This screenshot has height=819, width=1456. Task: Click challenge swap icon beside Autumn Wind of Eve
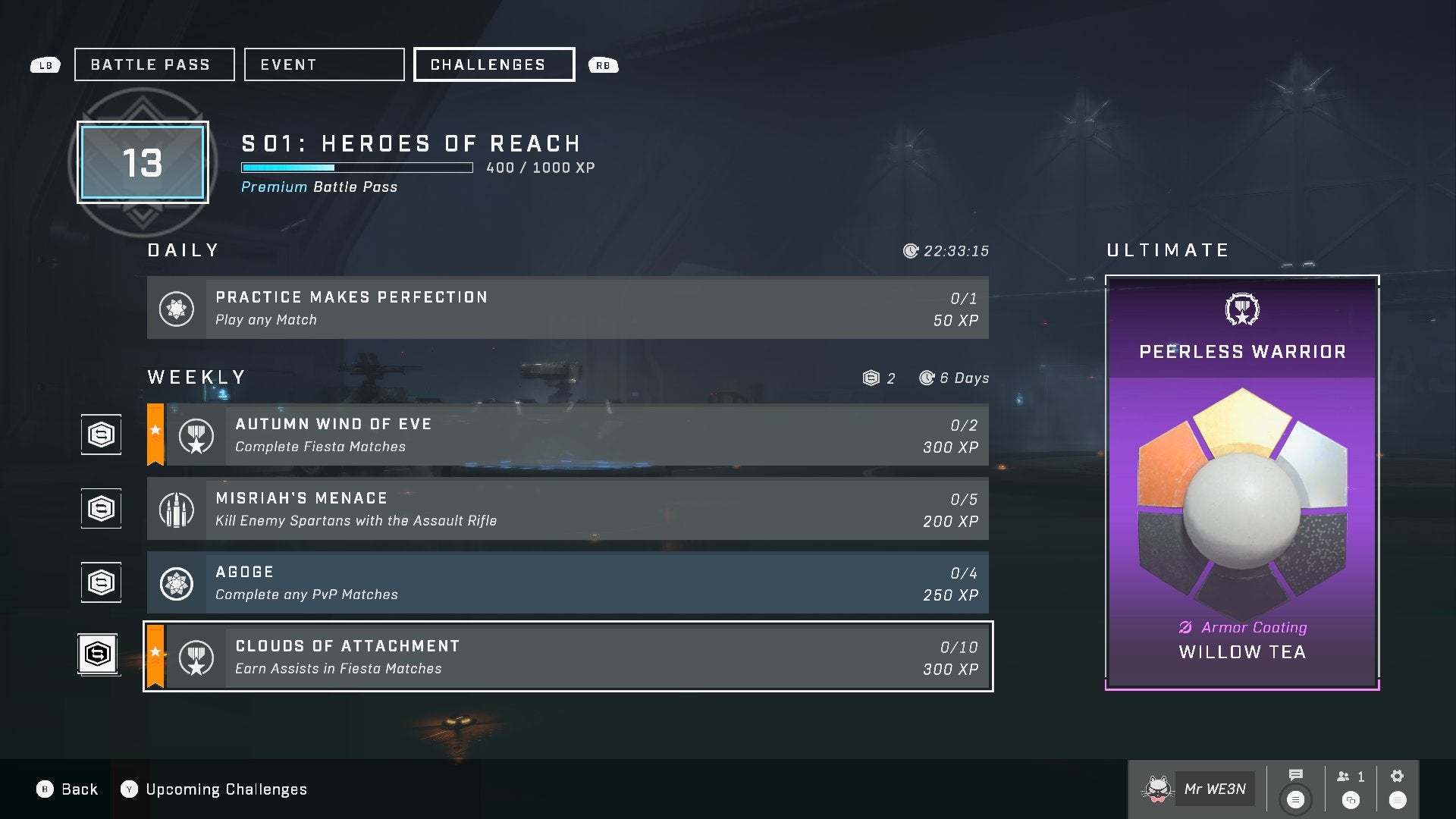pos(100,434)
